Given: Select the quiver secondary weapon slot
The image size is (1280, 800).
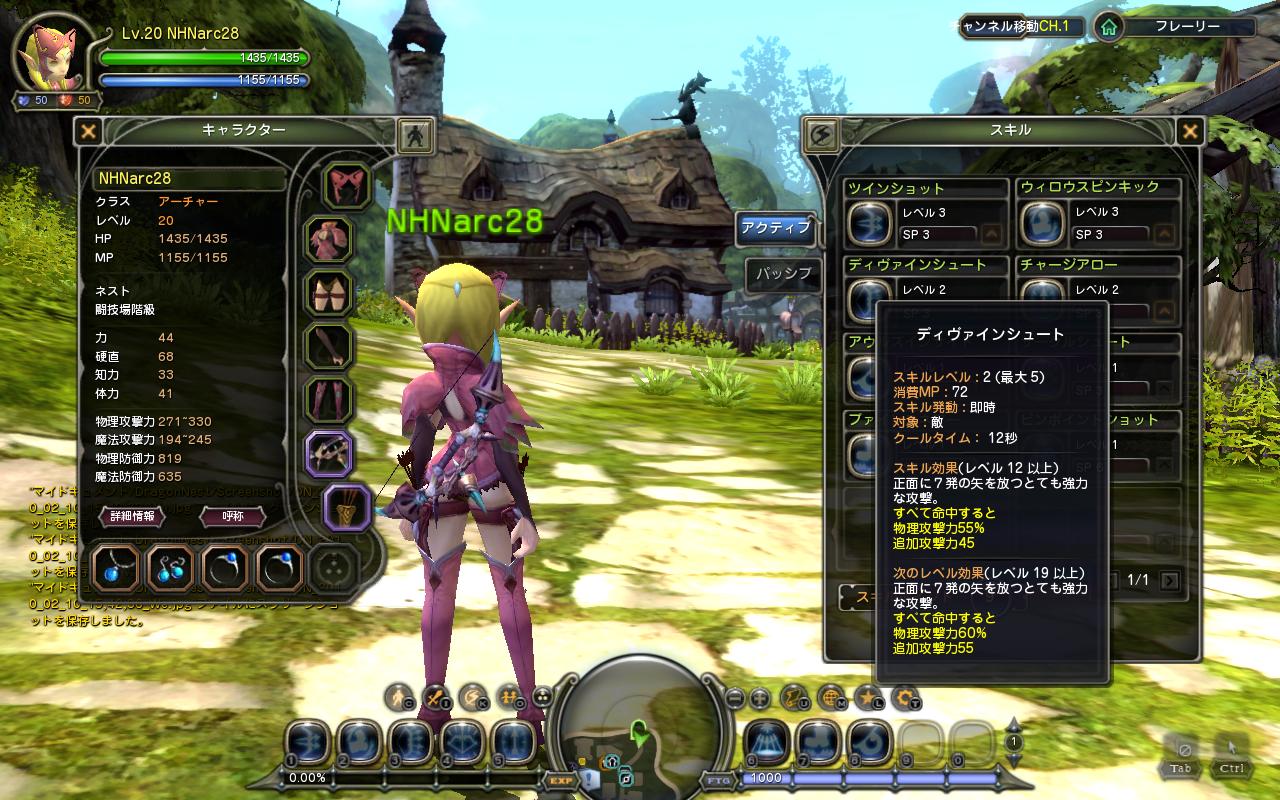Looking at the screenshot, I should [348, 507].
